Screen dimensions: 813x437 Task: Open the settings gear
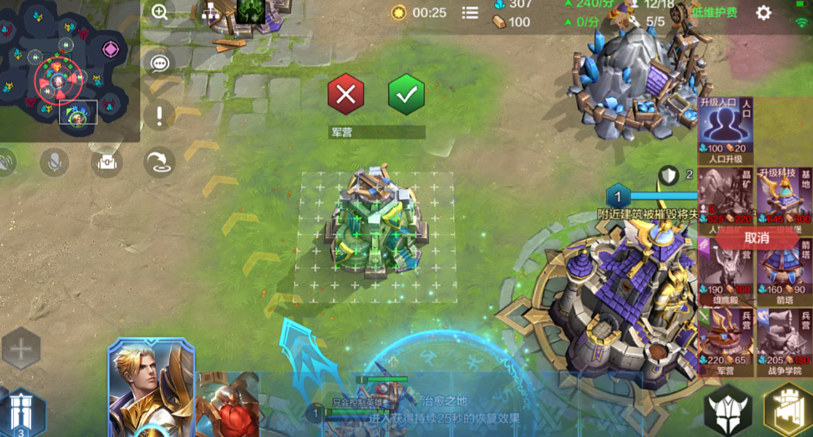coord(764,13)
